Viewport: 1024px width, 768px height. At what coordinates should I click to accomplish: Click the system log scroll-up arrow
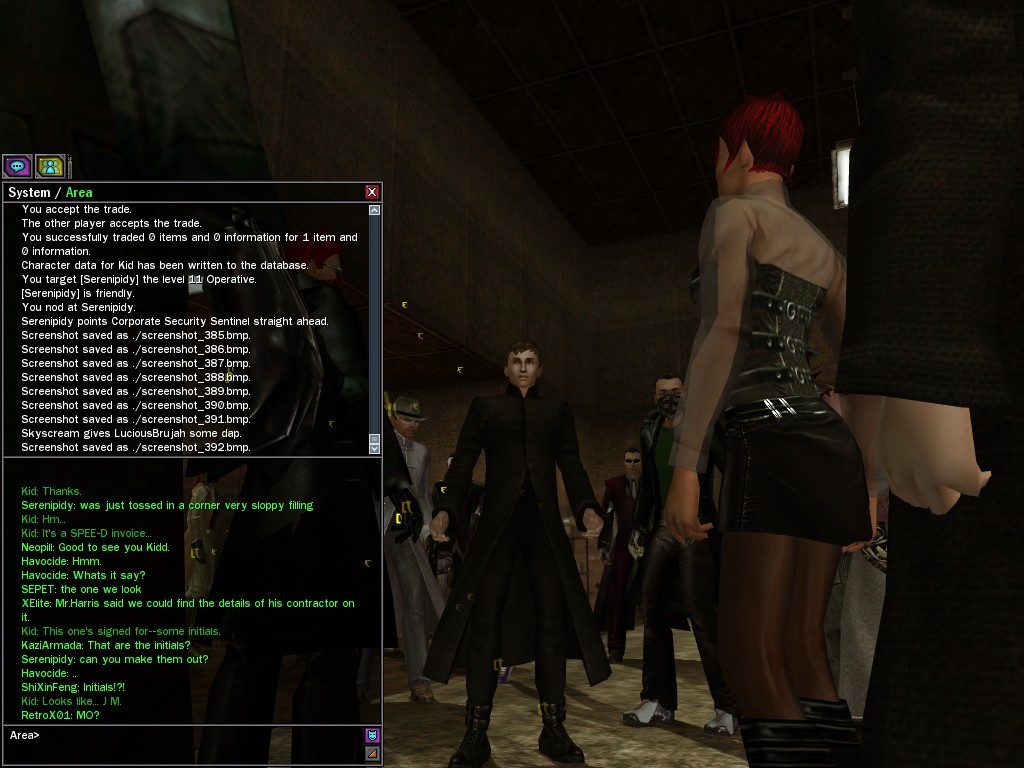point(375,210)
